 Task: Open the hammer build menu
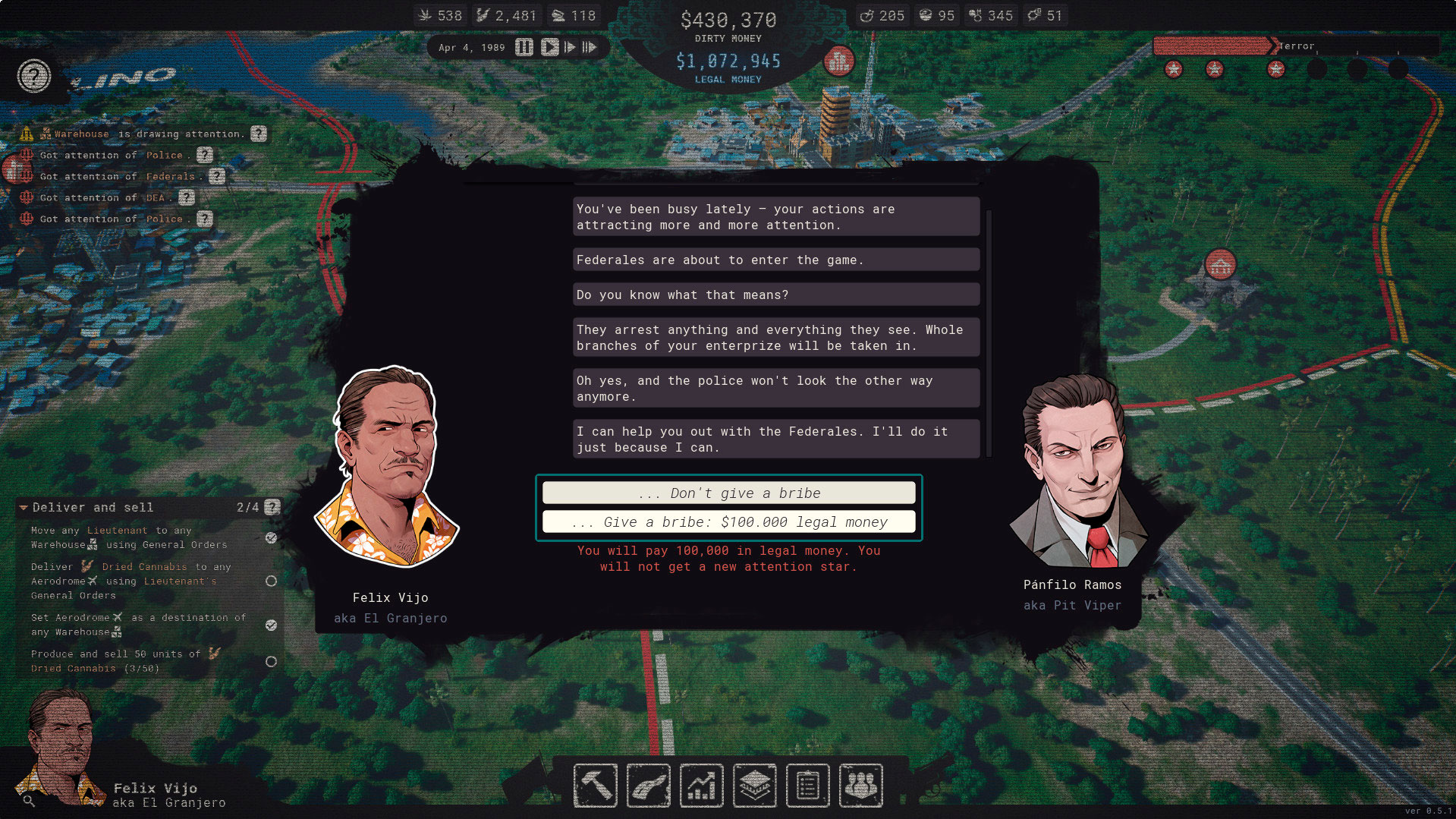click(596, 786)
